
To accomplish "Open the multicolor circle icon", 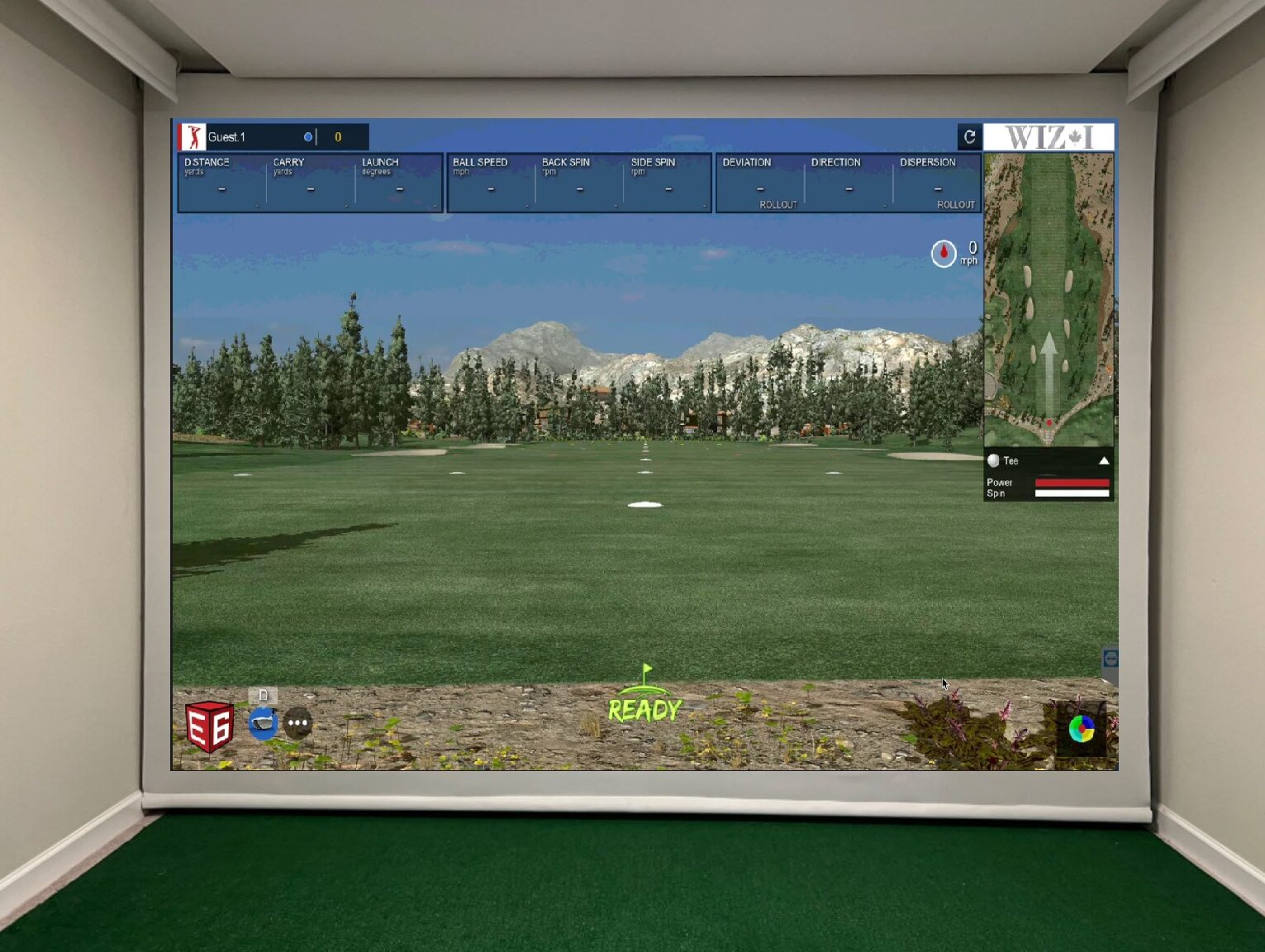I will point(1082,728).
